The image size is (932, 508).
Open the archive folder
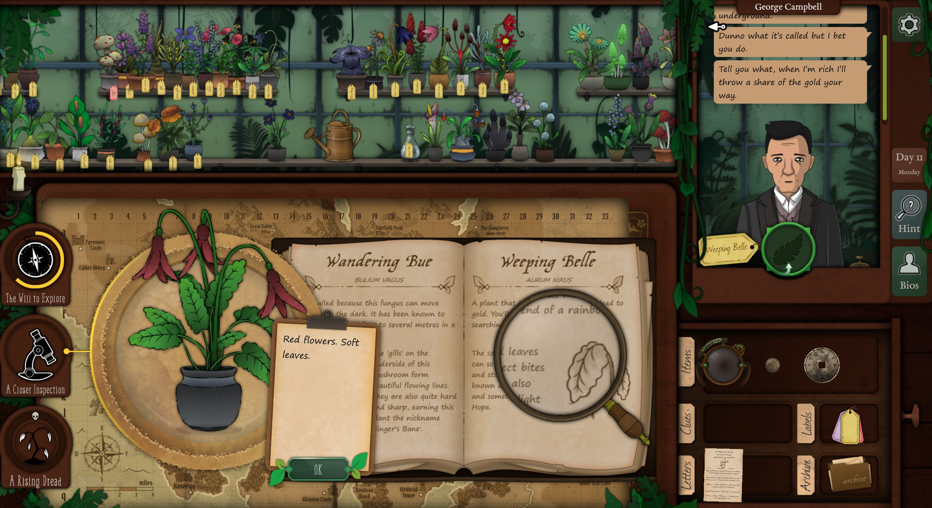(x=850, y=476)
